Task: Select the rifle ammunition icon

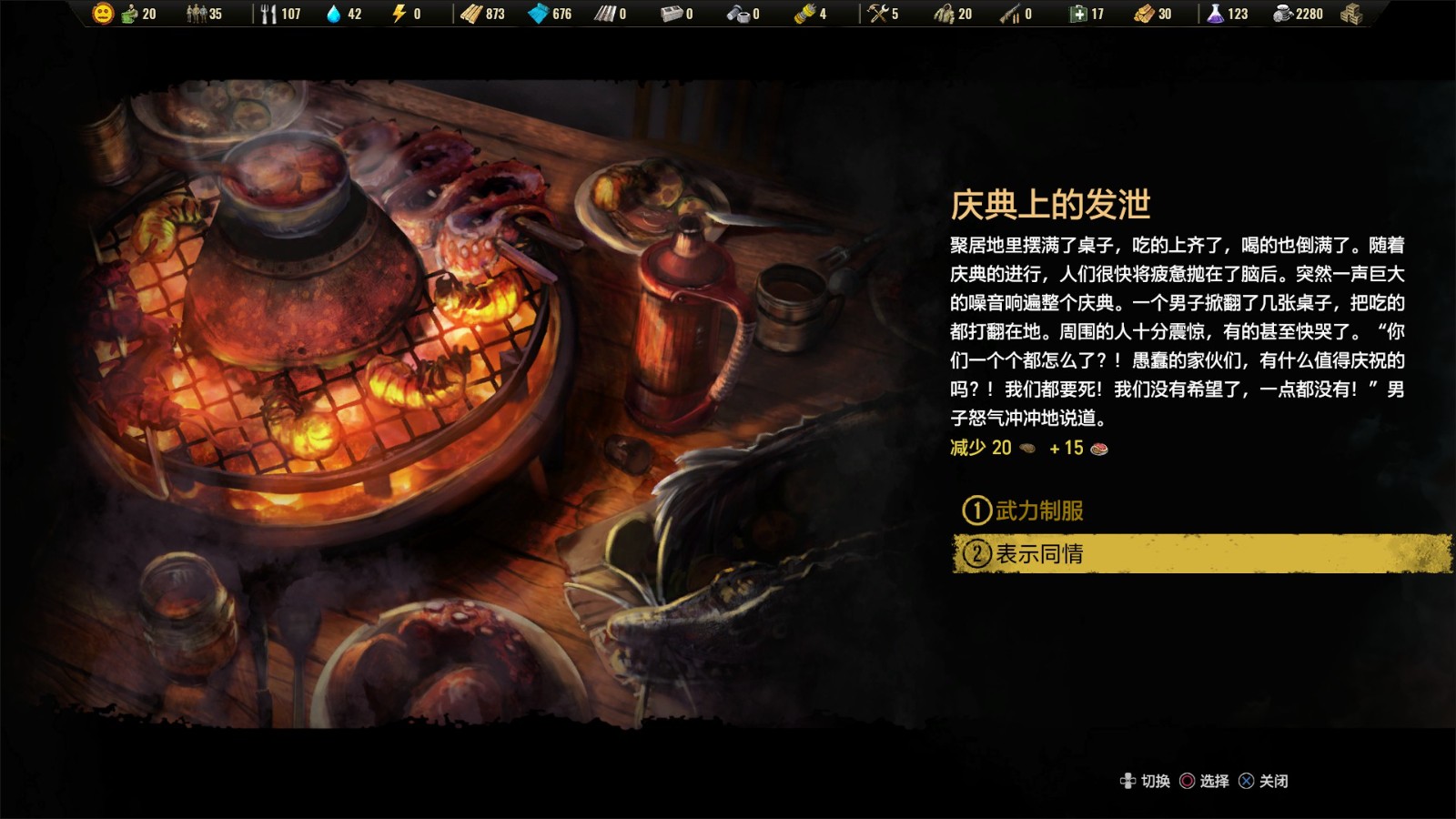Action: coord(1008,14)
